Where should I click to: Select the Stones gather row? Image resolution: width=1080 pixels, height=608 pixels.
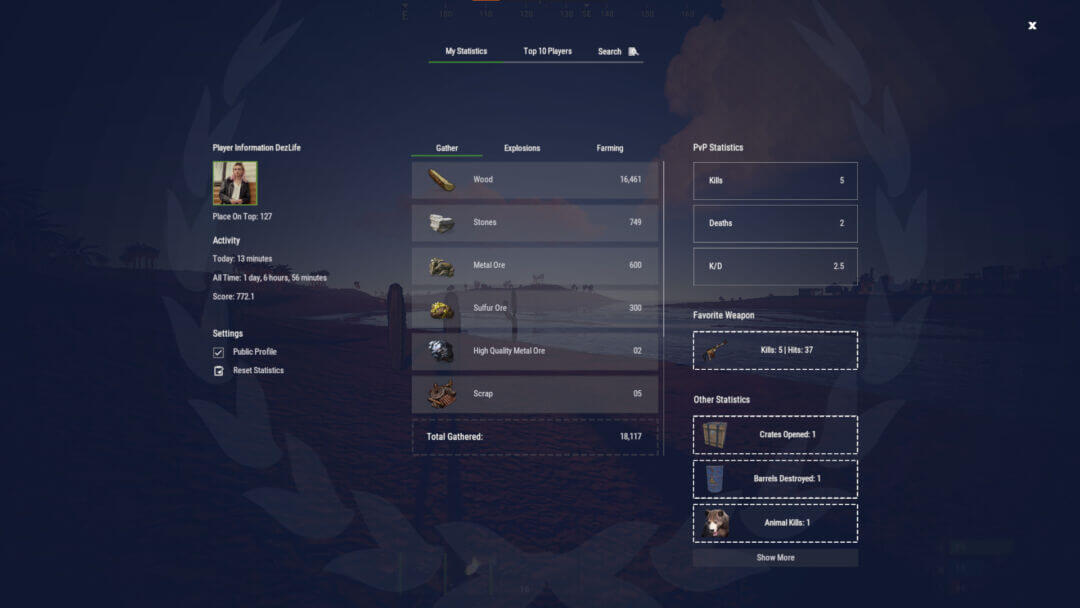tap(535, 222)
